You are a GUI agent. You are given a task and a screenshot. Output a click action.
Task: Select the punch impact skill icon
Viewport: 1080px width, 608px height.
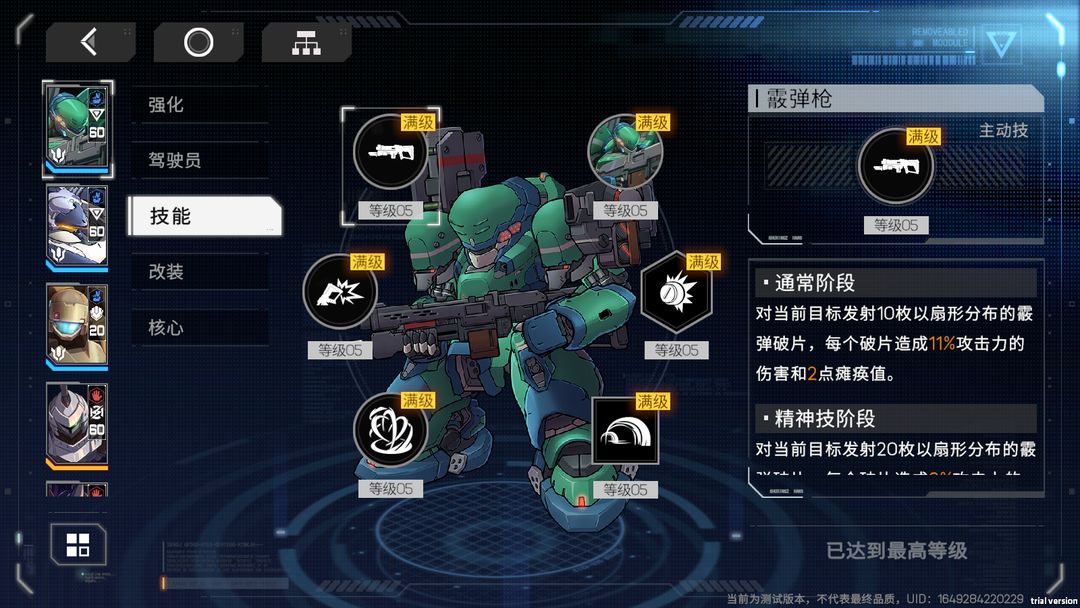(340, 292)
